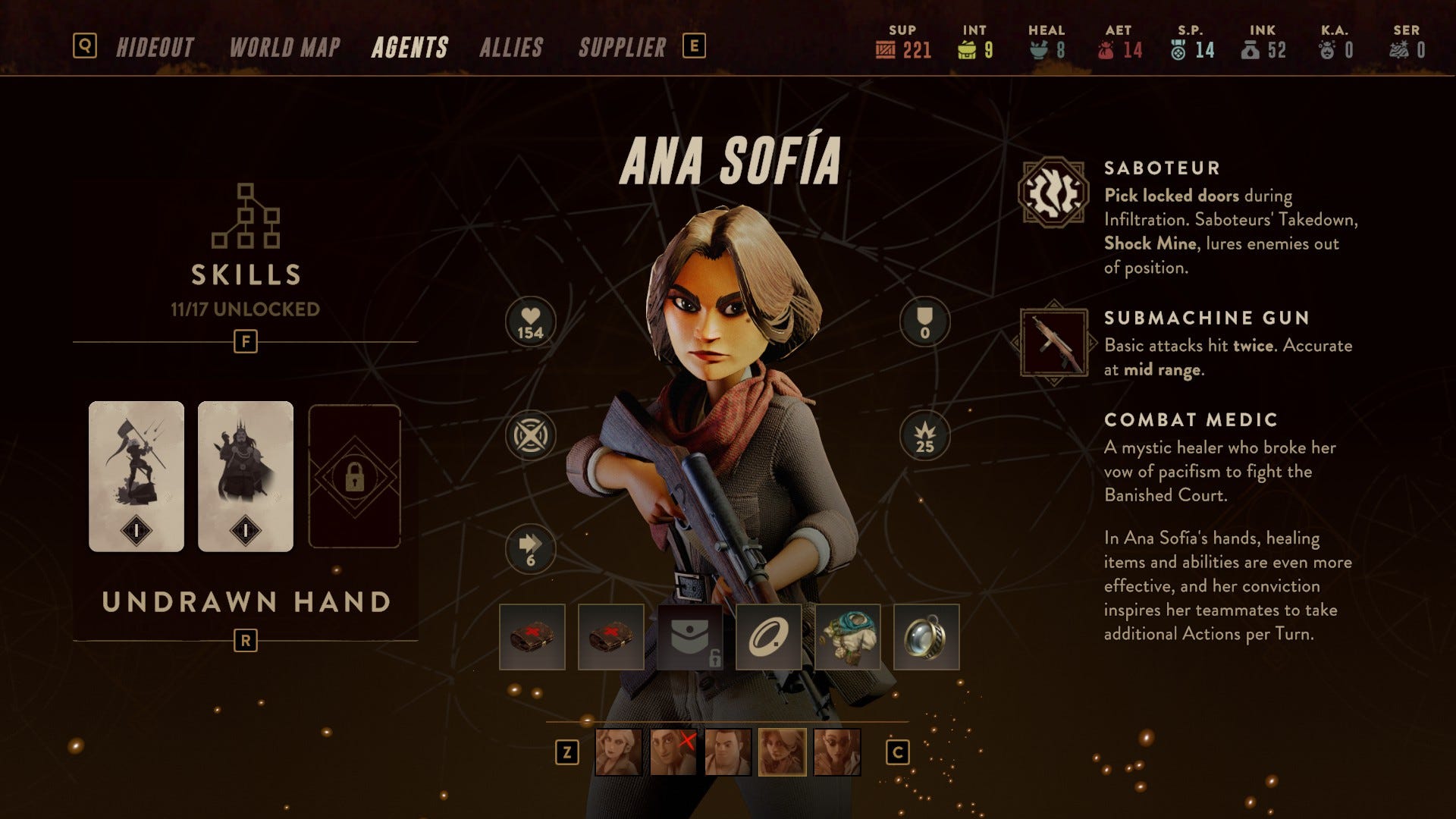The image size is (1456, 819).
Task: Select the blonde woman agent portrait
Action: coord(618,752)
